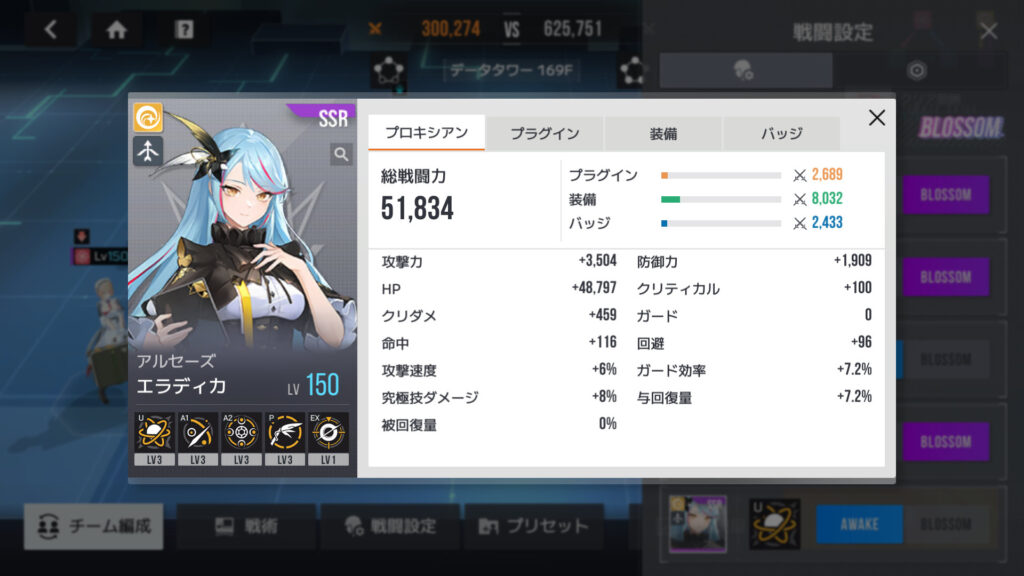
Task: Select the A2 skill icon
Action: pyautogui.click(x=242, y=434)
